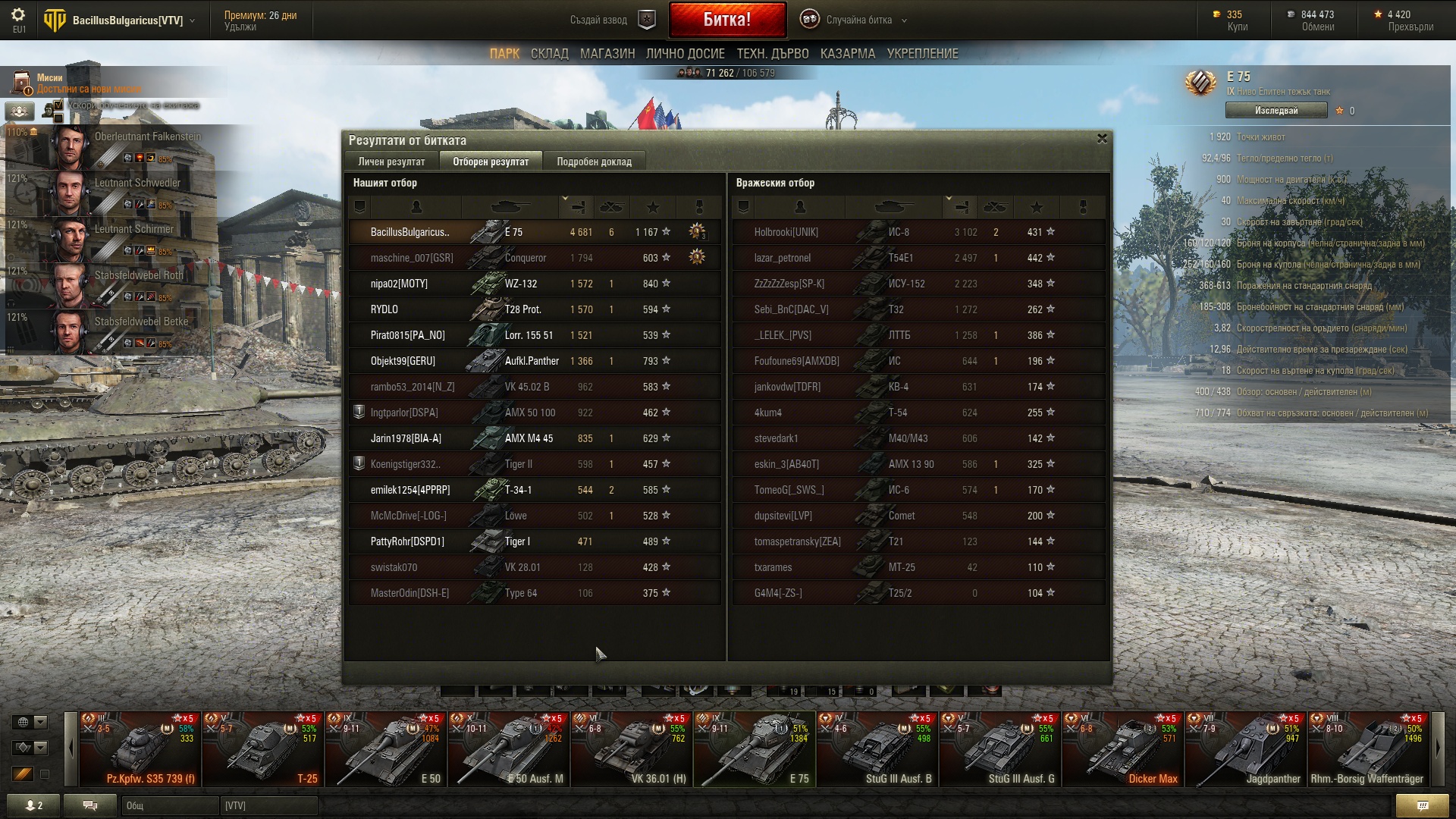
Task: Open the settings gear menu
Action: click(x=18, y=15)
